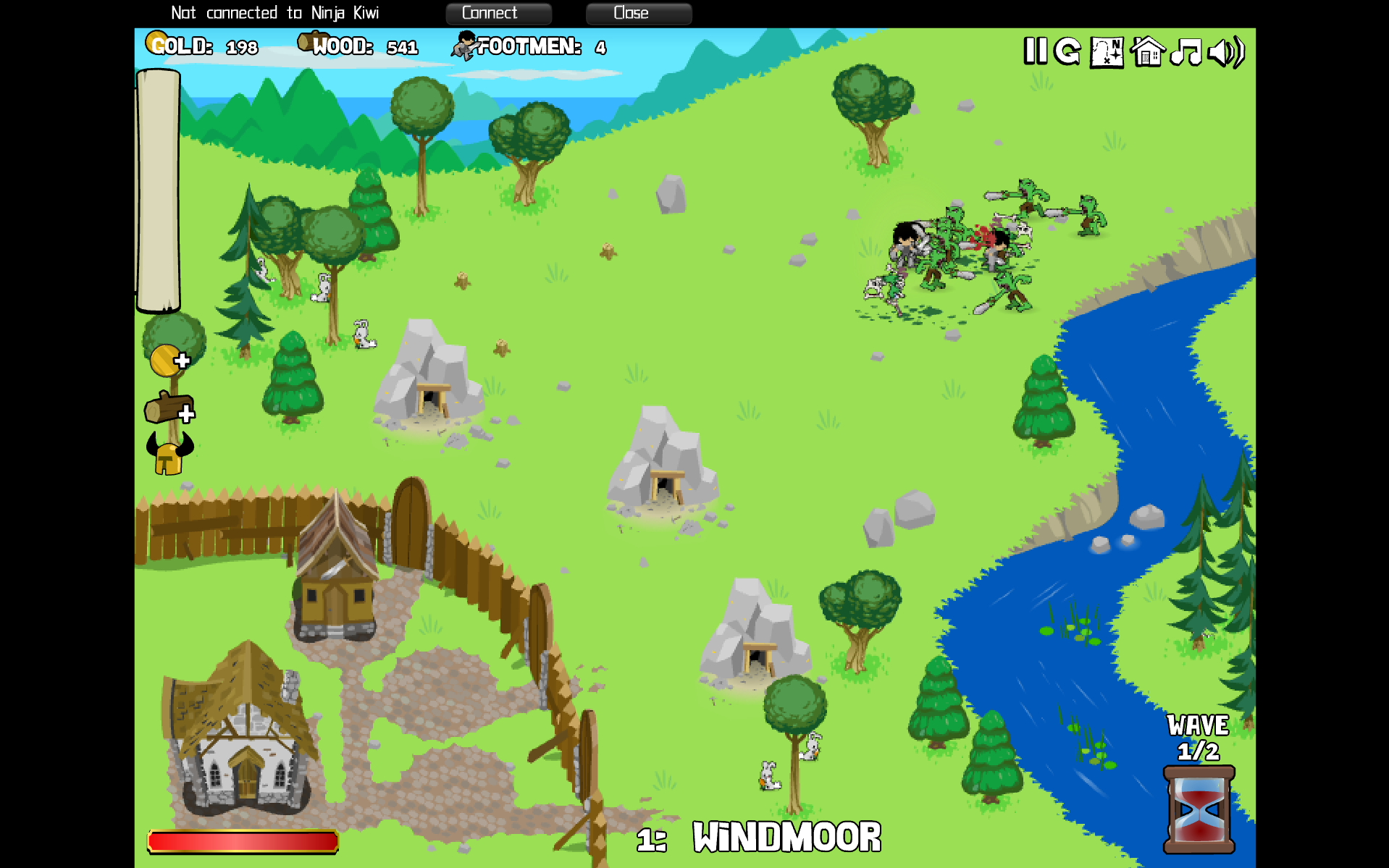Toggle the music note button
The width and height of the screenshot is (1389, 868).
point(1186,52)
